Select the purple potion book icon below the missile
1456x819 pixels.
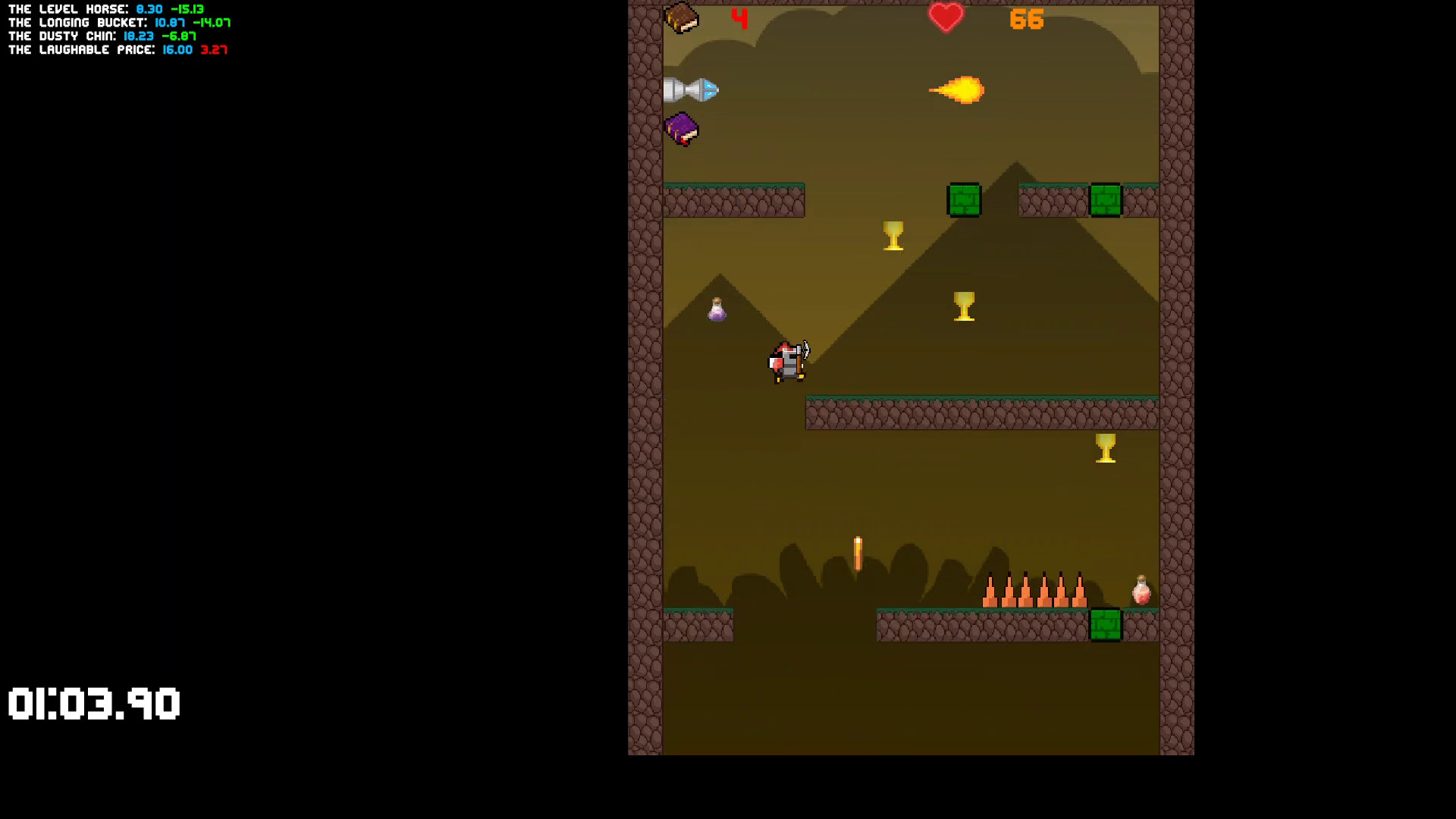tap(680, 127)
